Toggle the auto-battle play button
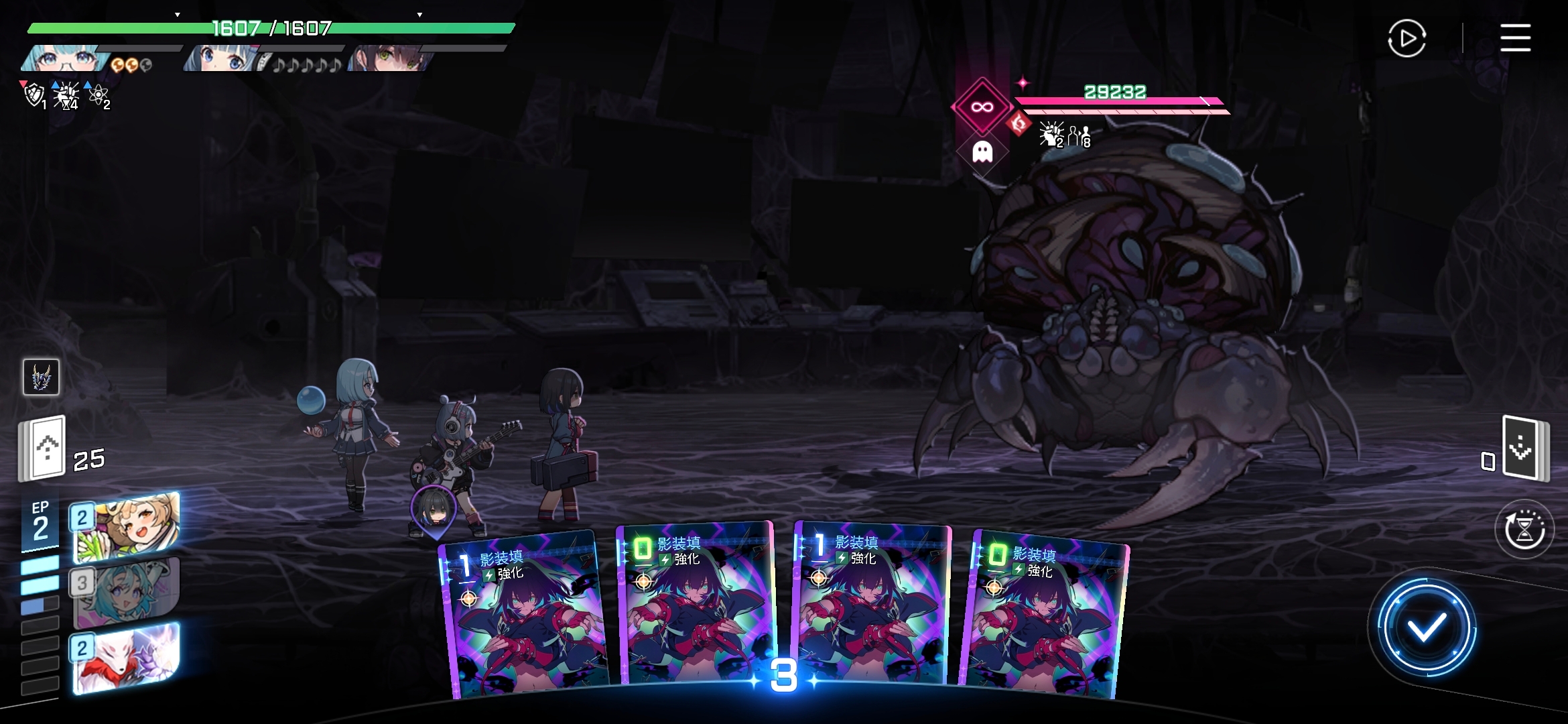This screenshot has height=724, width=1568. click(1407, 39)
